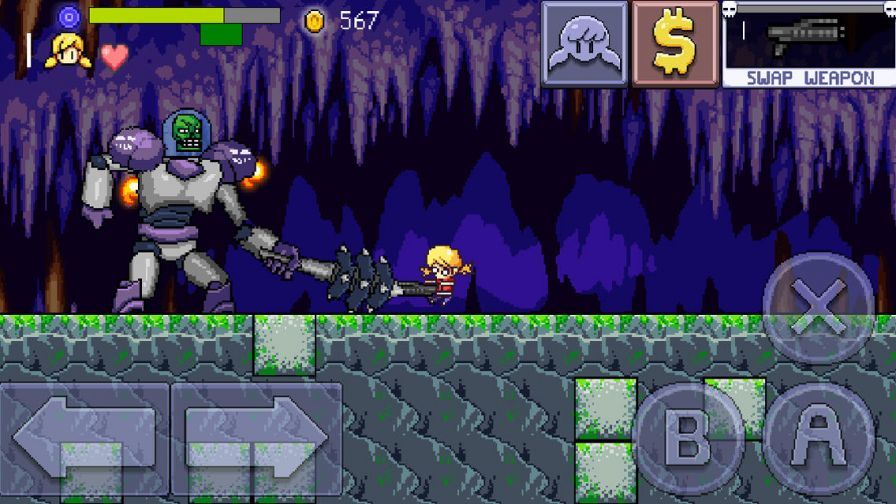Tap the round A action button
This screenshot has height=504, width=896.
coord(818,435)
